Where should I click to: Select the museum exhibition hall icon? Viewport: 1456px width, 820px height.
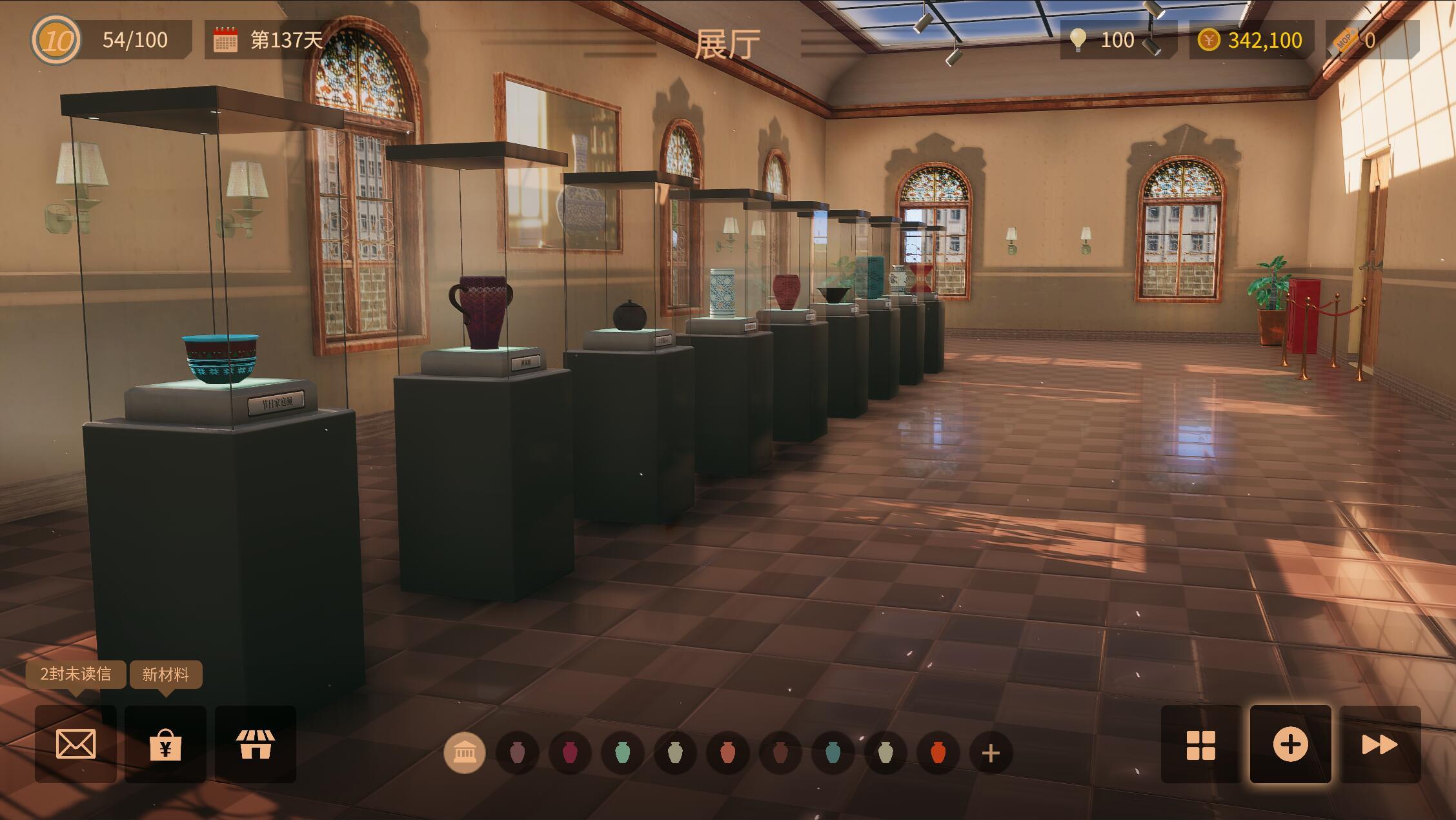[x=465, y=752]
